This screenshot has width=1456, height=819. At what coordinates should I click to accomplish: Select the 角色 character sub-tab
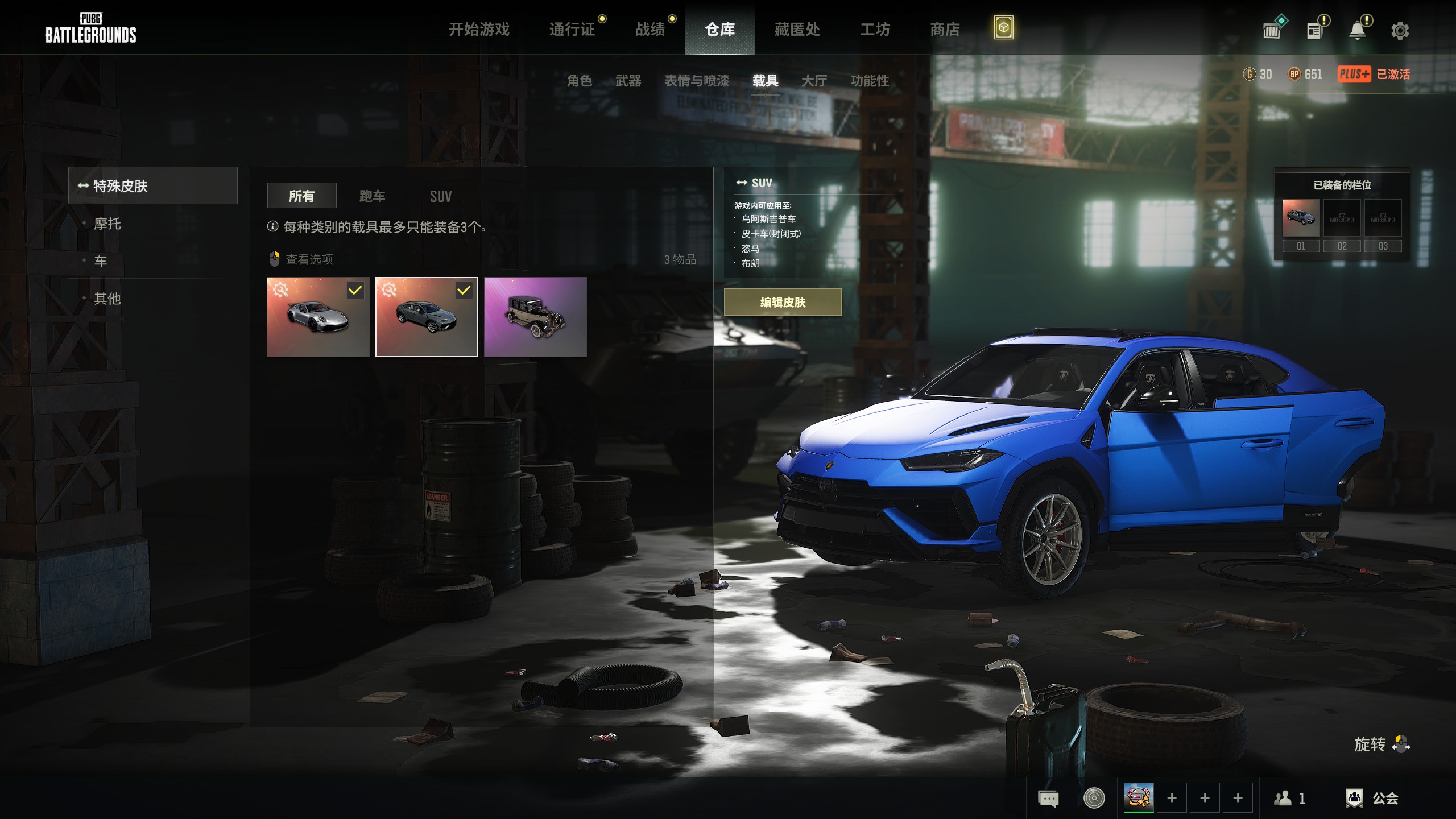click(x=580, y=81)
